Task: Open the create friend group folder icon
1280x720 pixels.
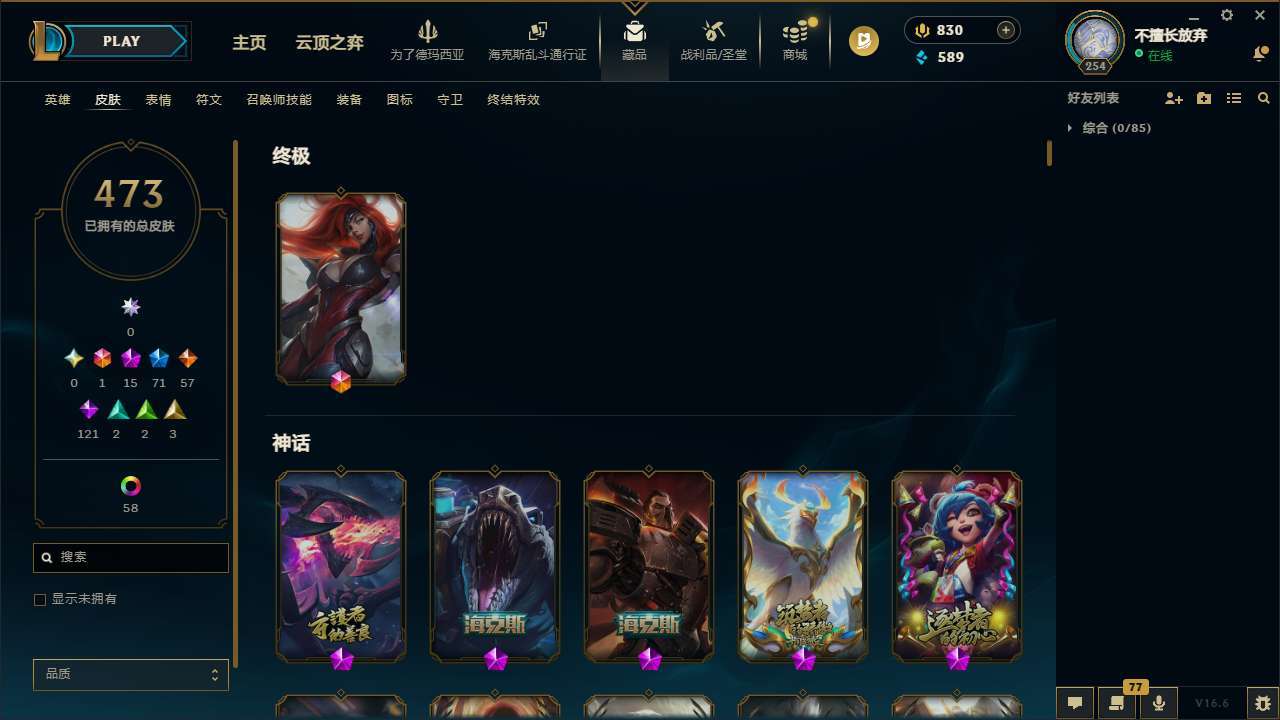Action: [1204, 97]
